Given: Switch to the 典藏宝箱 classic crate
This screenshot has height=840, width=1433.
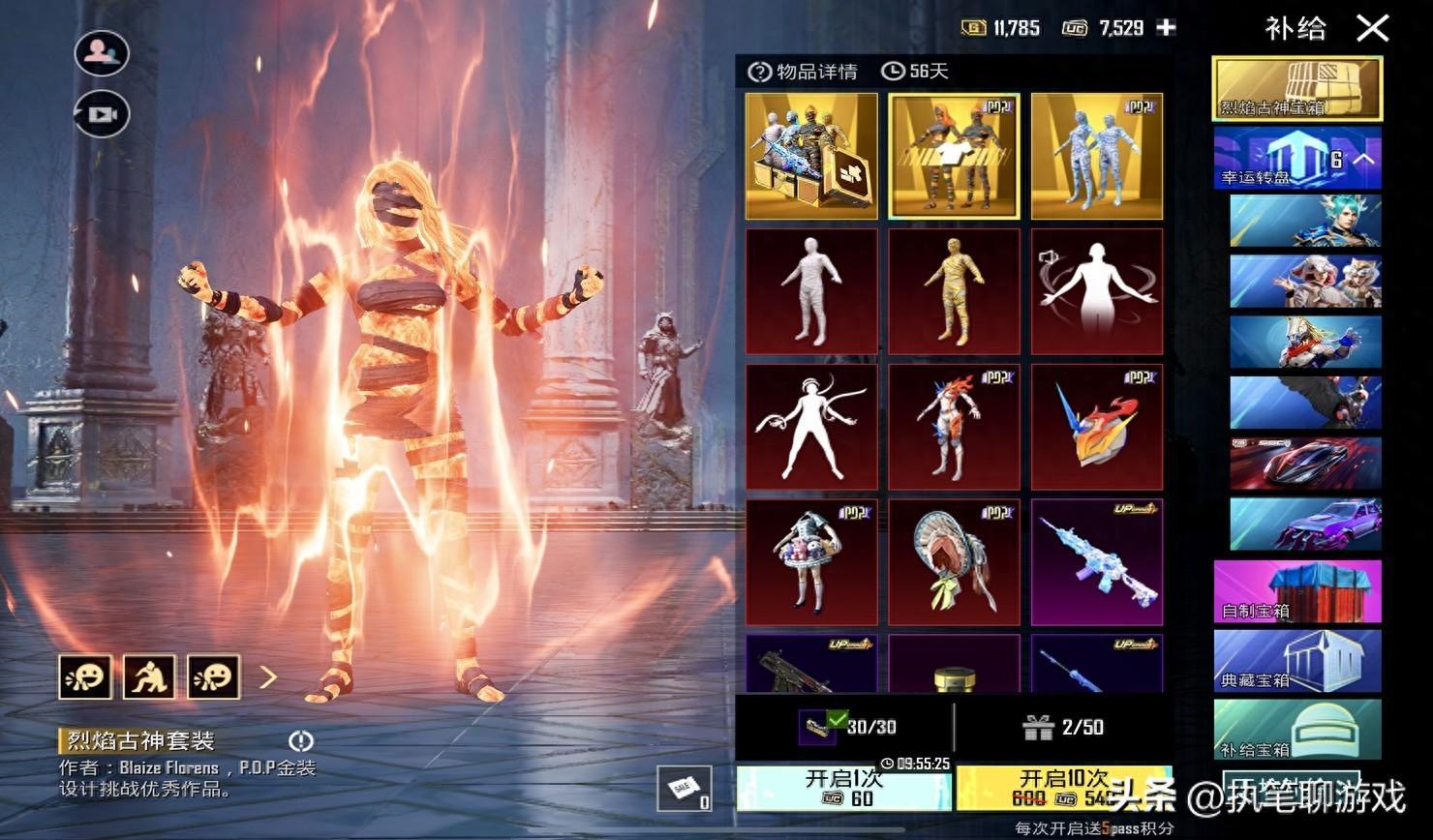Looking at the screenshot, I should [1297, 661].
